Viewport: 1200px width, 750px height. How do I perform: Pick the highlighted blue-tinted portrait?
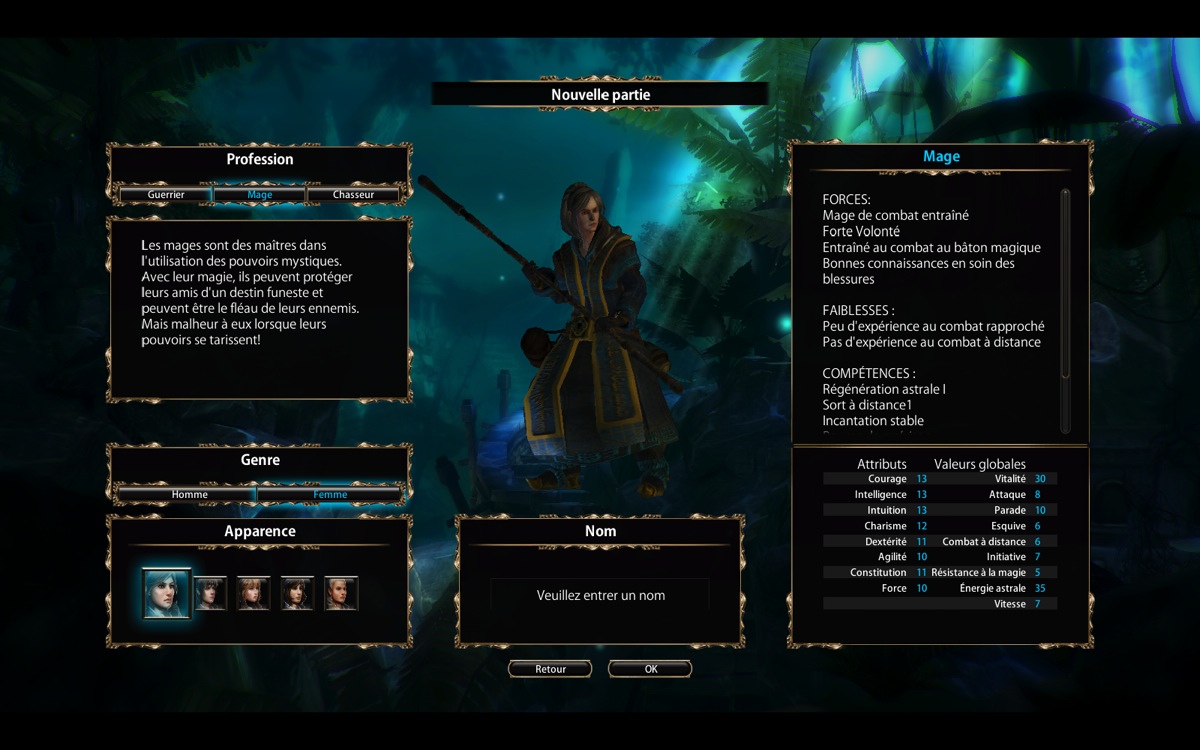pyautogui.click(x=166, y=594)
